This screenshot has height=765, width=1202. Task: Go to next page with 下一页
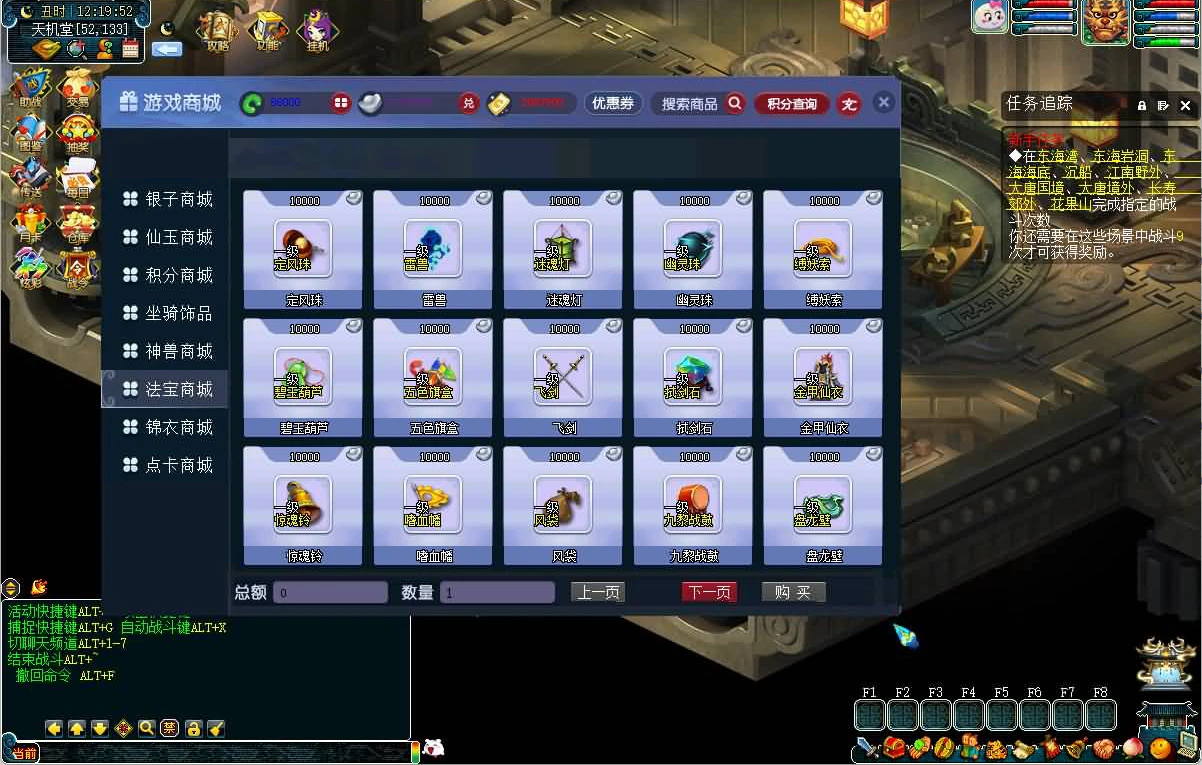pos(709,592)
